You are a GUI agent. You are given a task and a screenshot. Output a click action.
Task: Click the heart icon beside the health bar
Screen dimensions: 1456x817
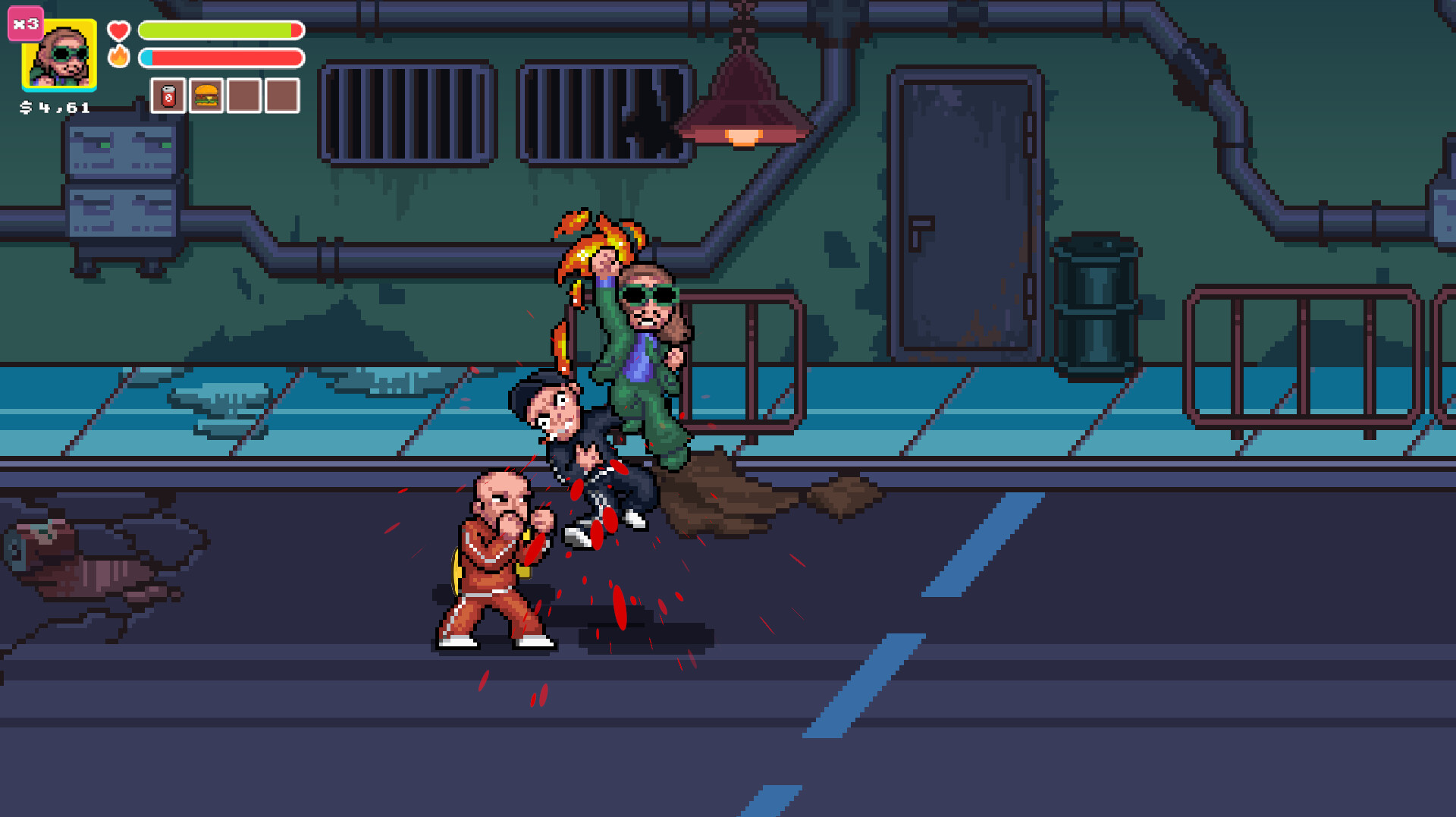coord(118,31)
